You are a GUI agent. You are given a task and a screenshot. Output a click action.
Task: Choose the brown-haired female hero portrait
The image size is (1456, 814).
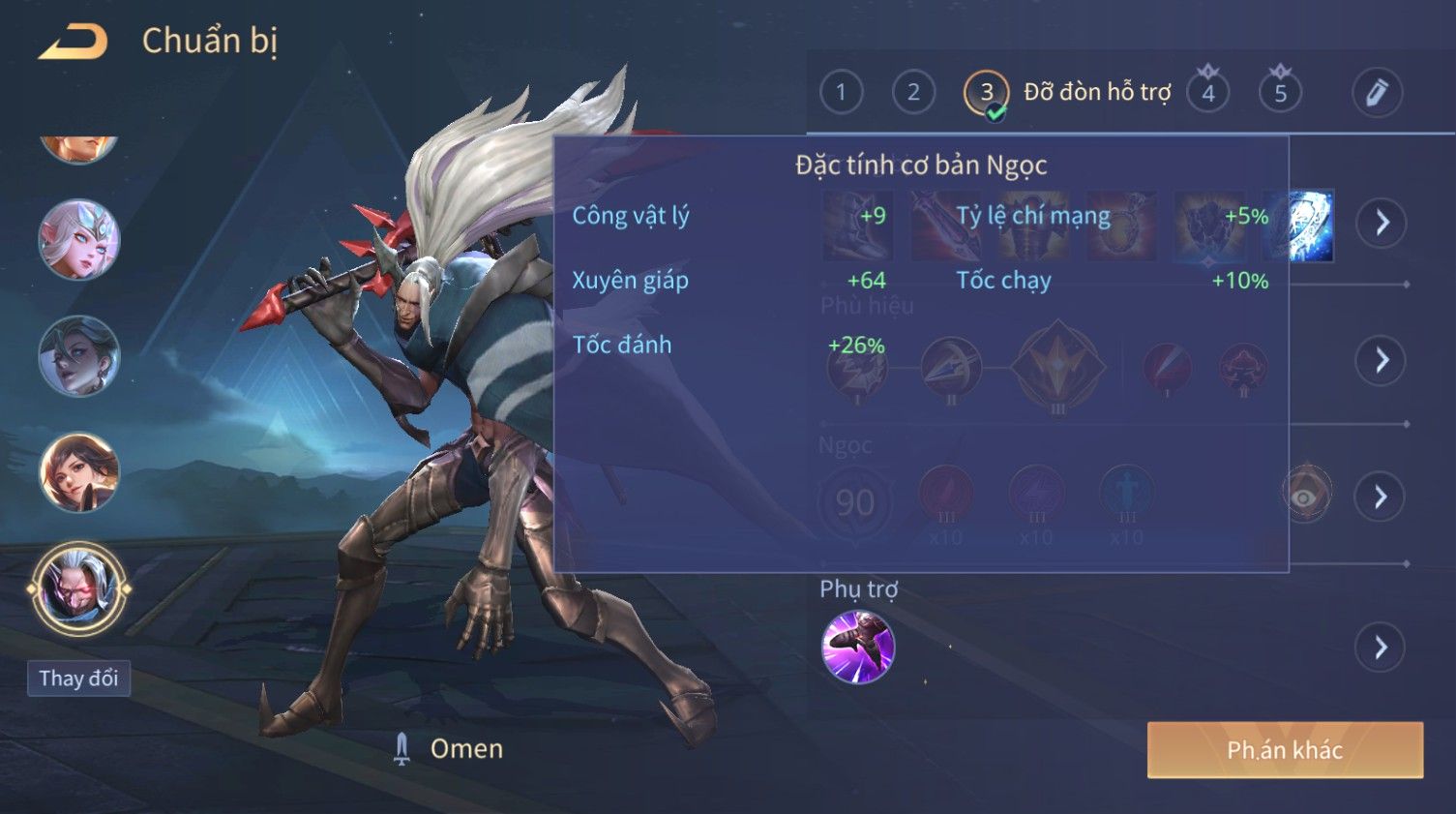[x=78, y=472]
